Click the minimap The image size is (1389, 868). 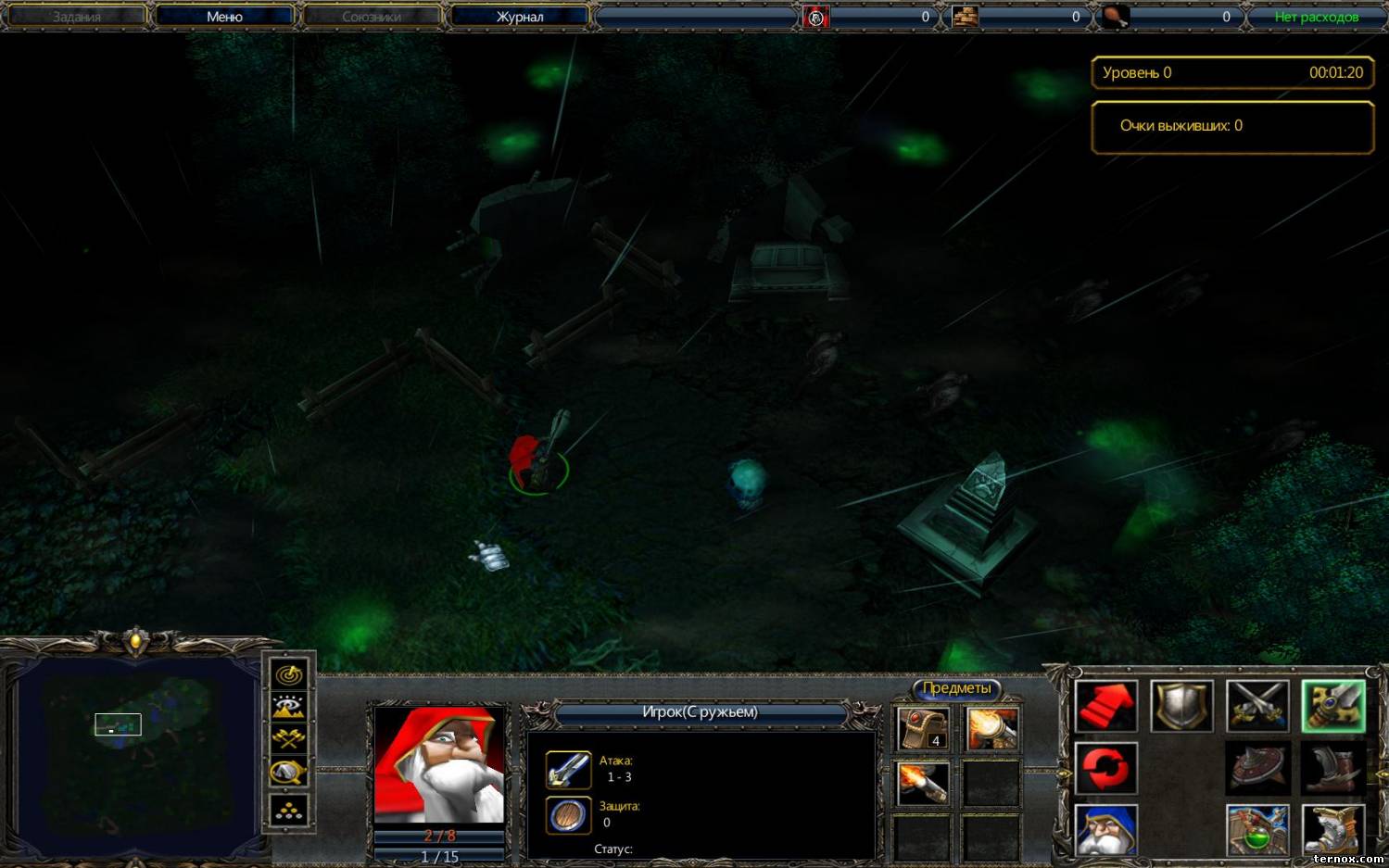pos(135,755)
